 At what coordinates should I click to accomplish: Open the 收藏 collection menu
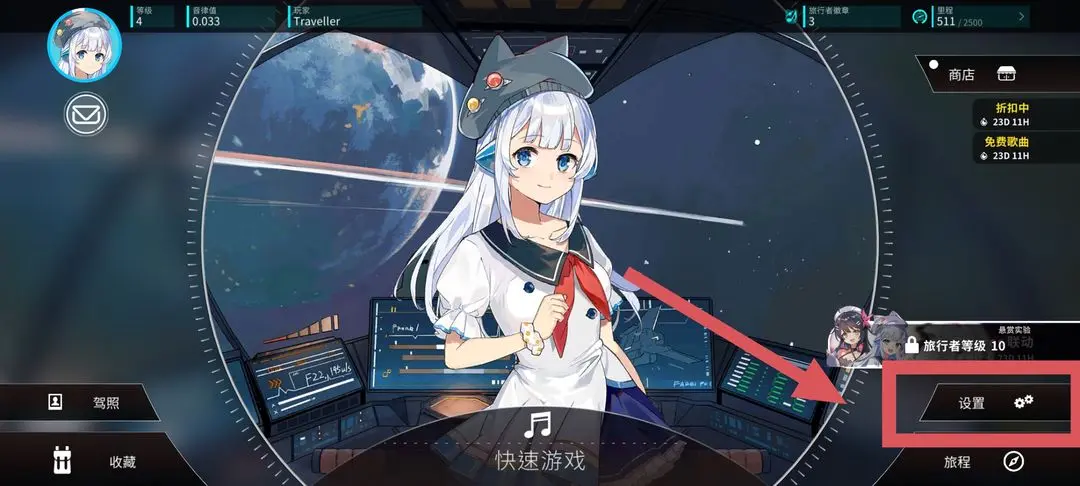95,461
